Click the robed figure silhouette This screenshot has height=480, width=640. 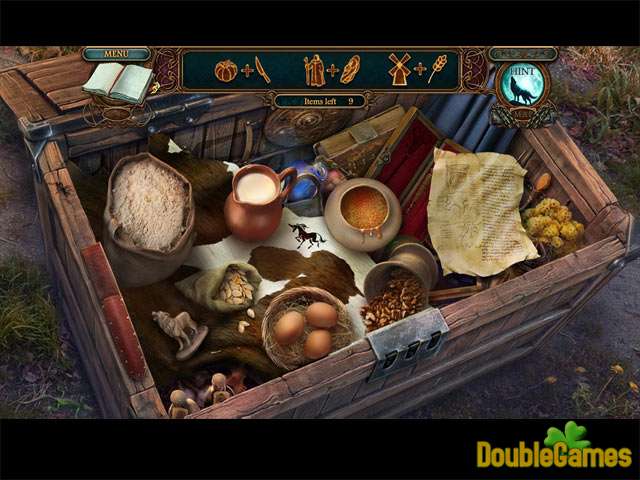click(x=315, y=70)
